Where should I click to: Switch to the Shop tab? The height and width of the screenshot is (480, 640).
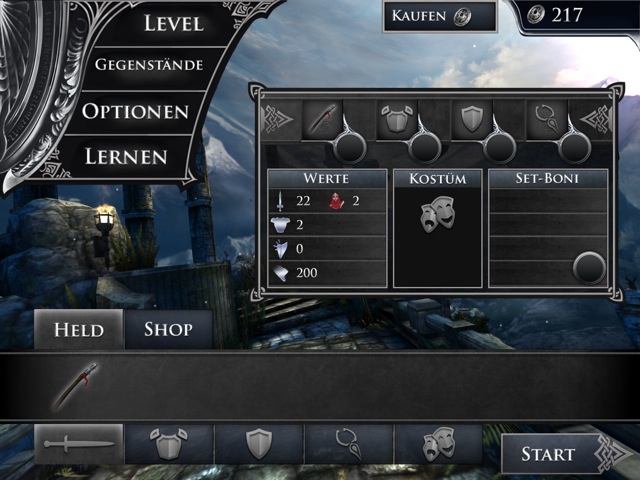point(168,329)
